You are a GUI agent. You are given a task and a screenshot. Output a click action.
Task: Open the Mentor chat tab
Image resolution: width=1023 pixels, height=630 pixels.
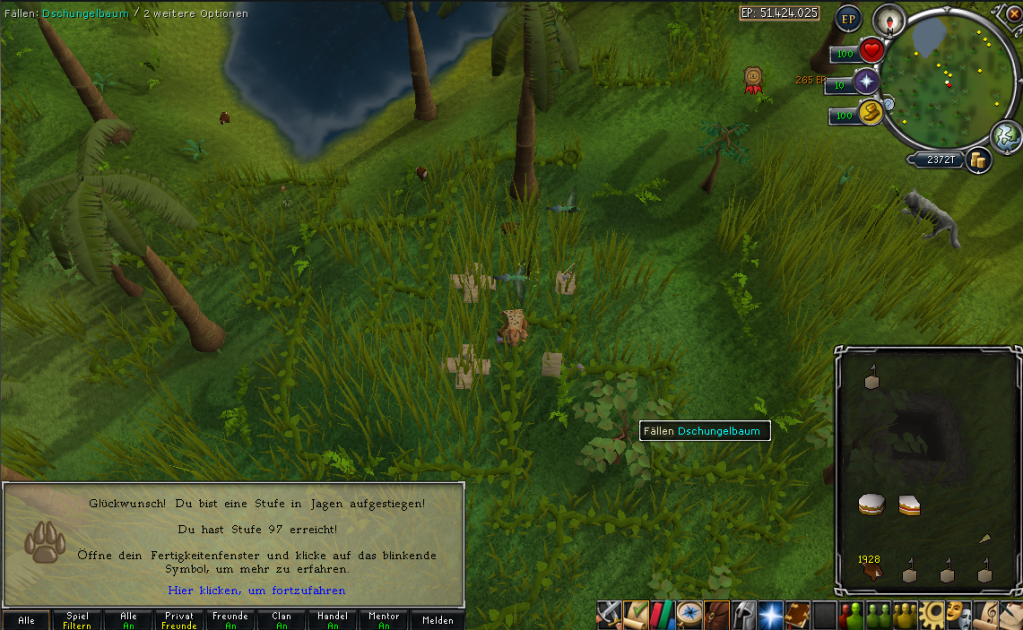coord(383,620)
